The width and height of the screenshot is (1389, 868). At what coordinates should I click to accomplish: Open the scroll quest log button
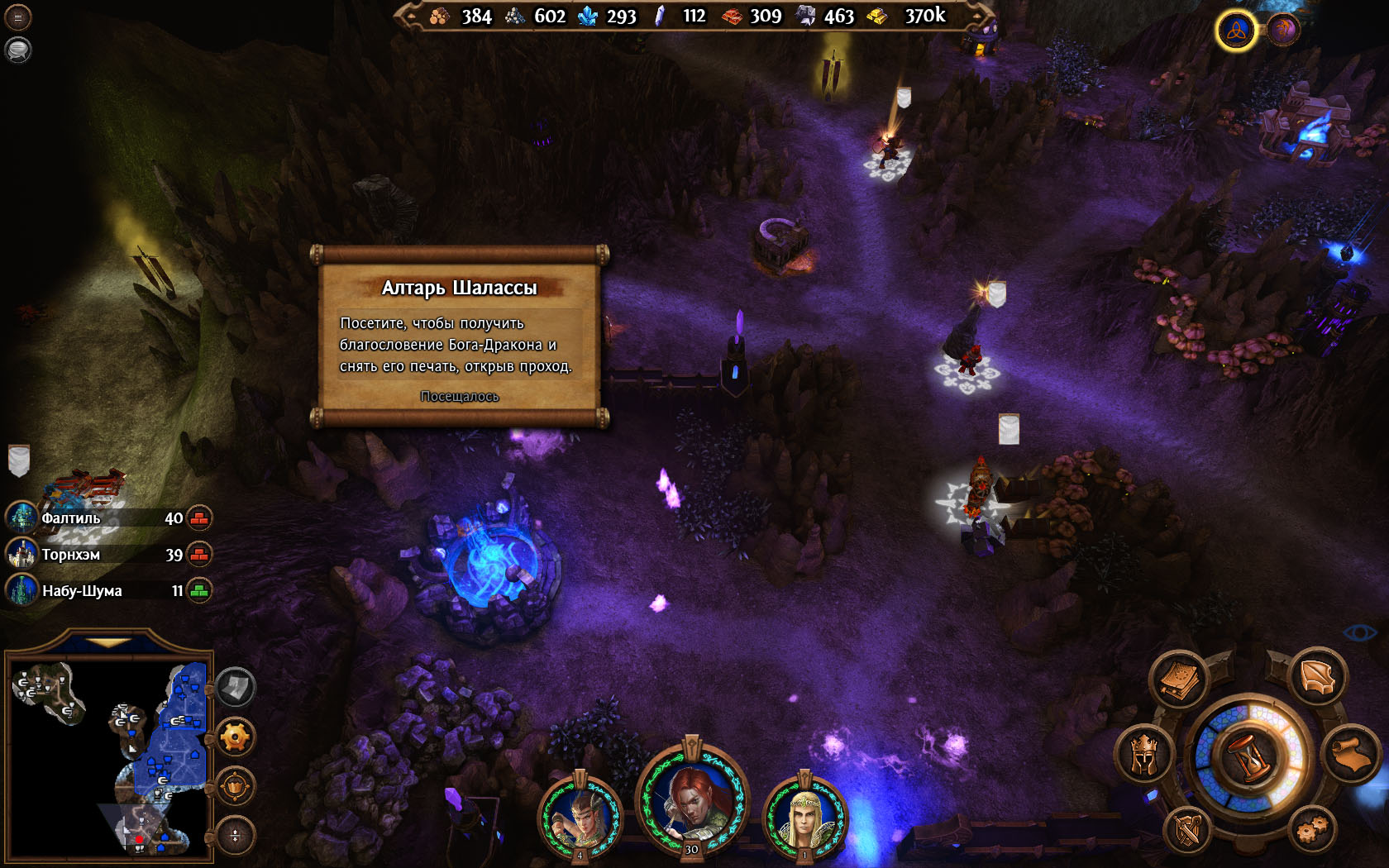(1352, 752)
